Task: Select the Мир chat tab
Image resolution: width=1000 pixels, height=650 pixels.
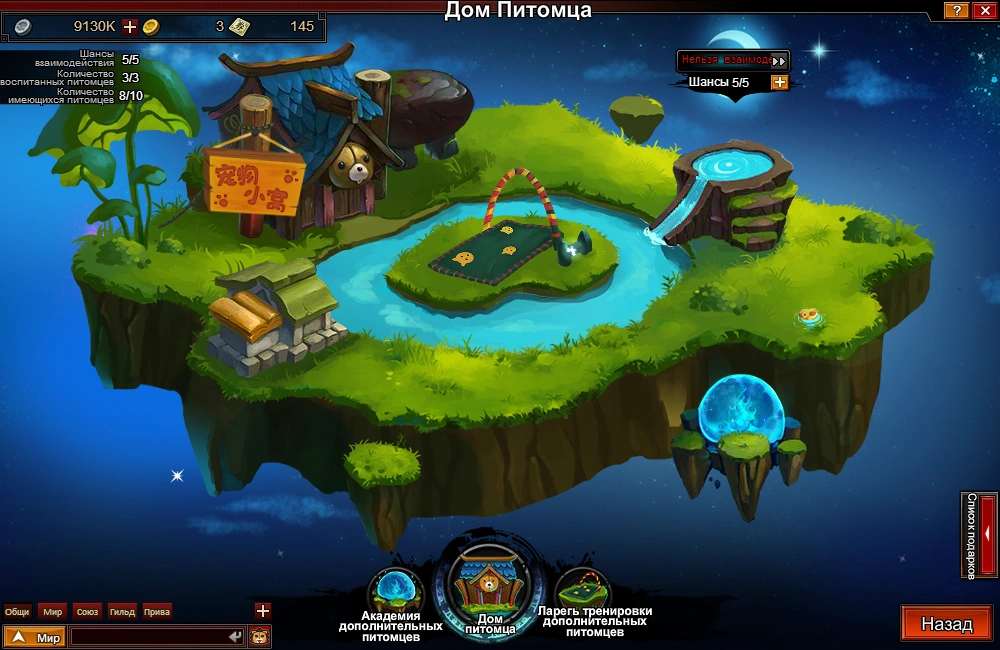Action: [x=52, y=611]
